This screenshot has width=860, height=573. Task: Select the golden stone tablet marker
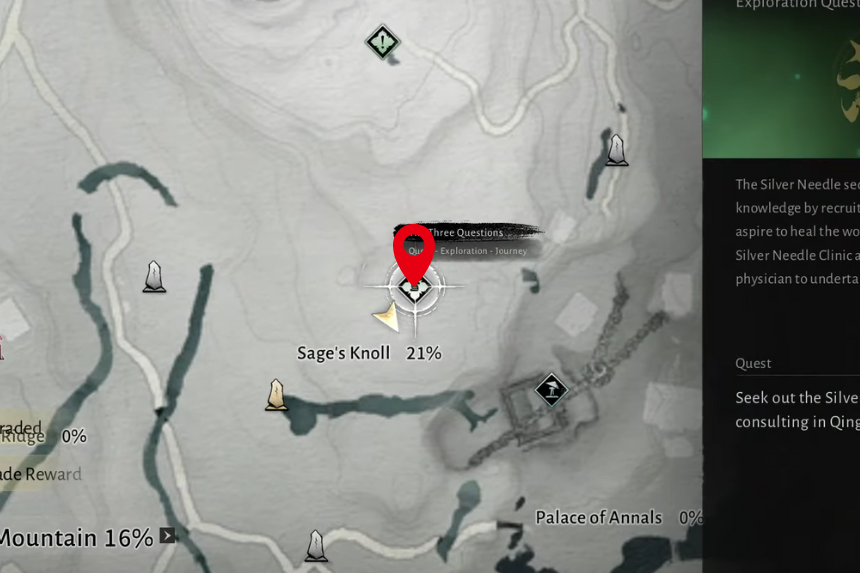tap(277, 395)
